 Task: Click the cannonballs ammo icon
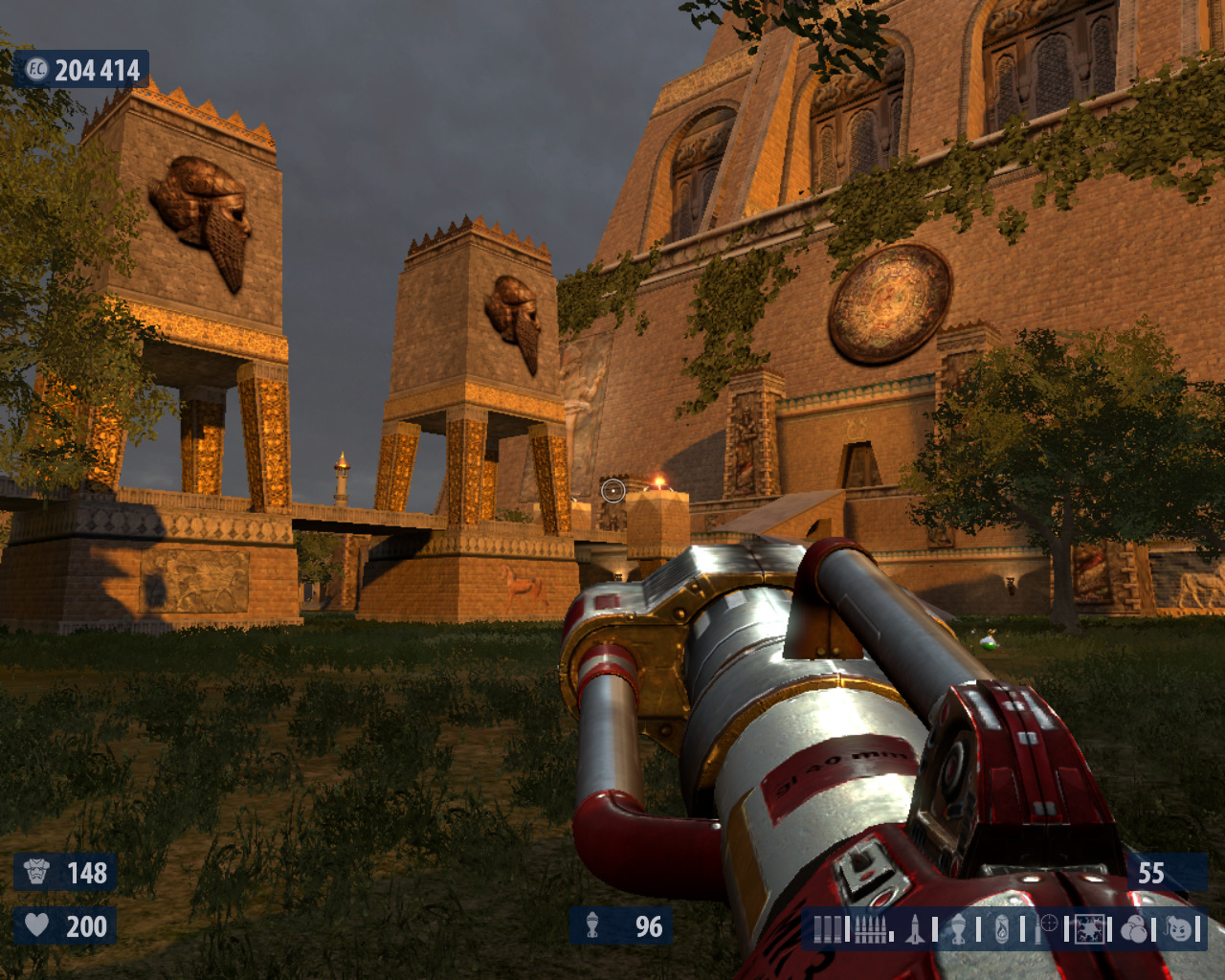point(1134,929)
